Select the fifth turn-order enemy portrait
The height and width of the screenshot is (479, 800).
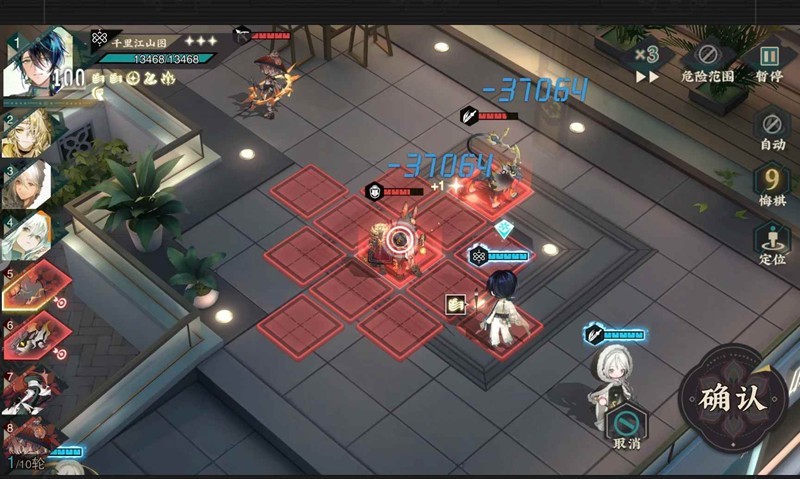(30, 288)
